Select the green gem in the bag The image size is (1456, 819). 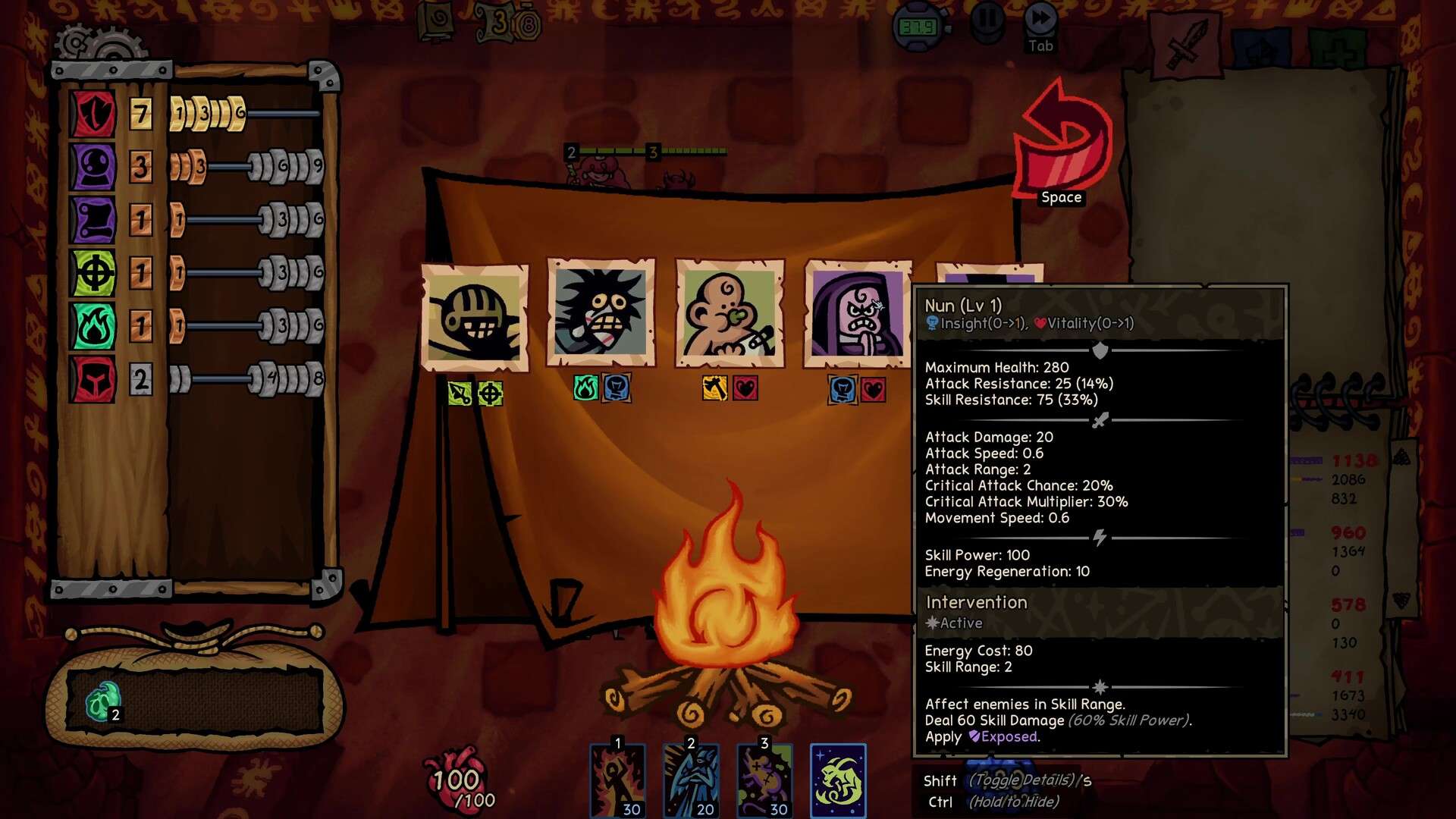(102, 701)
